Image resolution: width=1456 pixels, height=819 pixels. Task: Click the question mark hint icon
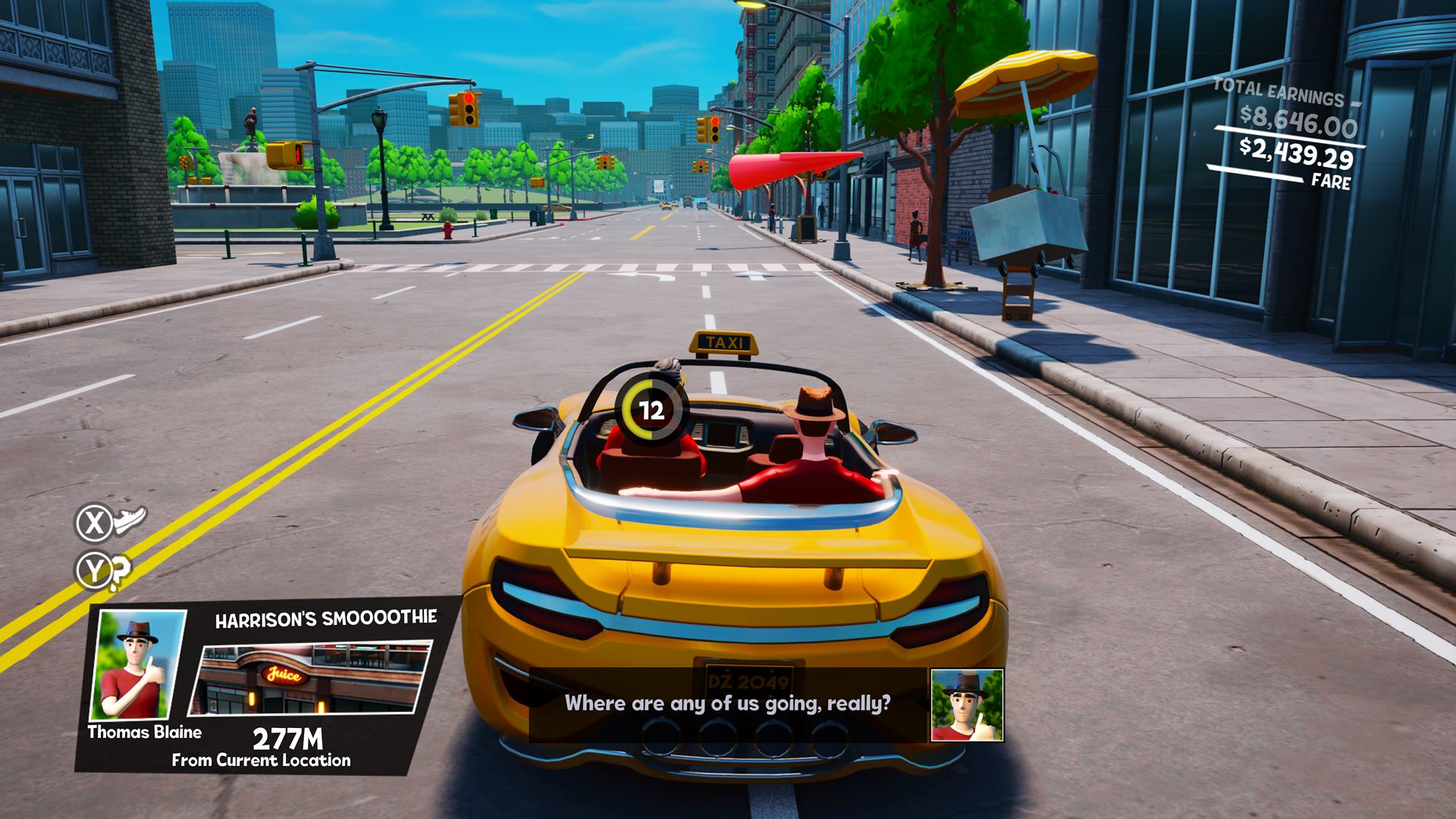[119, 573]
